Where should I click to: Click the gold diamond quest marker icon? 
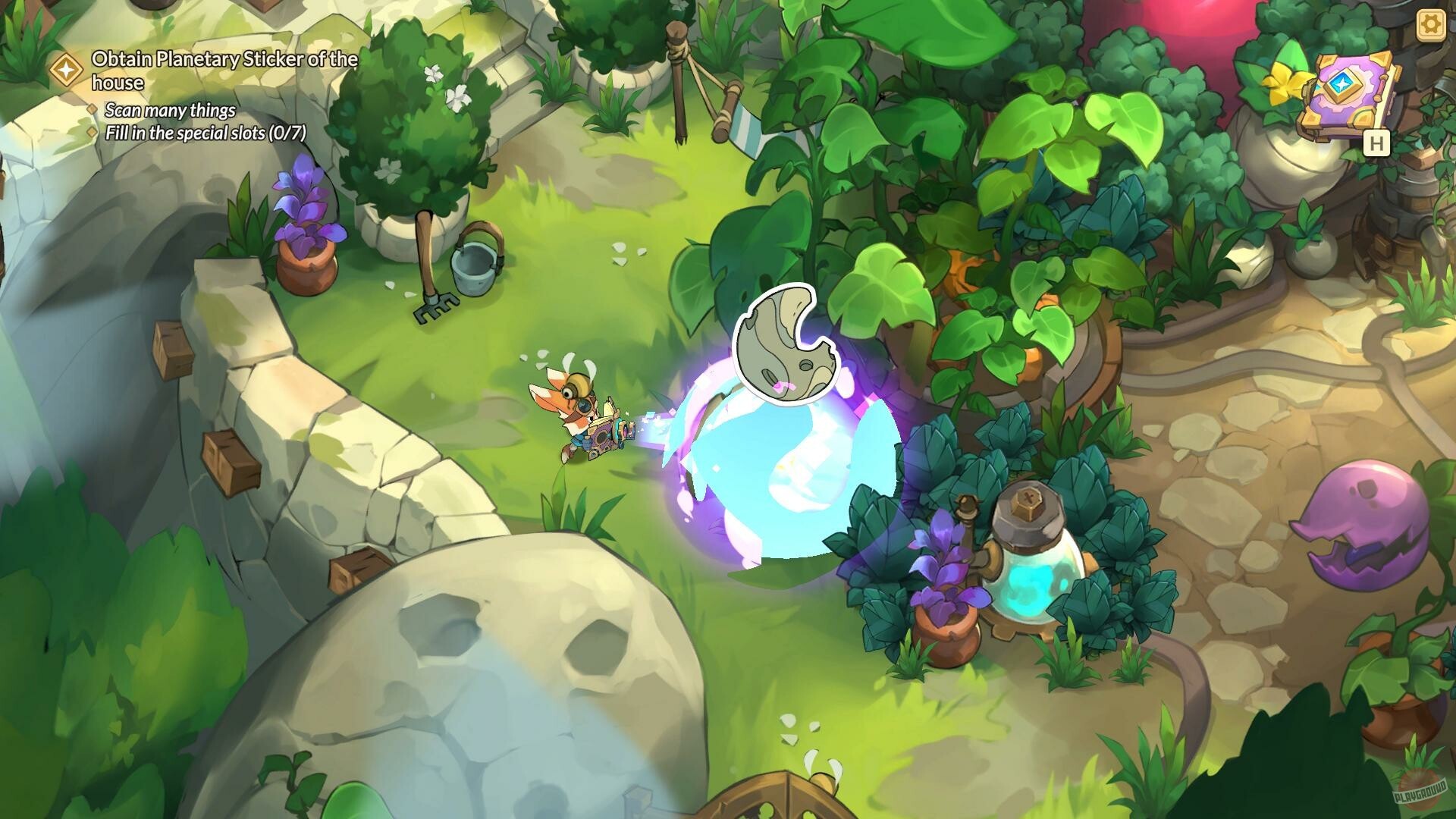point(67,70)
